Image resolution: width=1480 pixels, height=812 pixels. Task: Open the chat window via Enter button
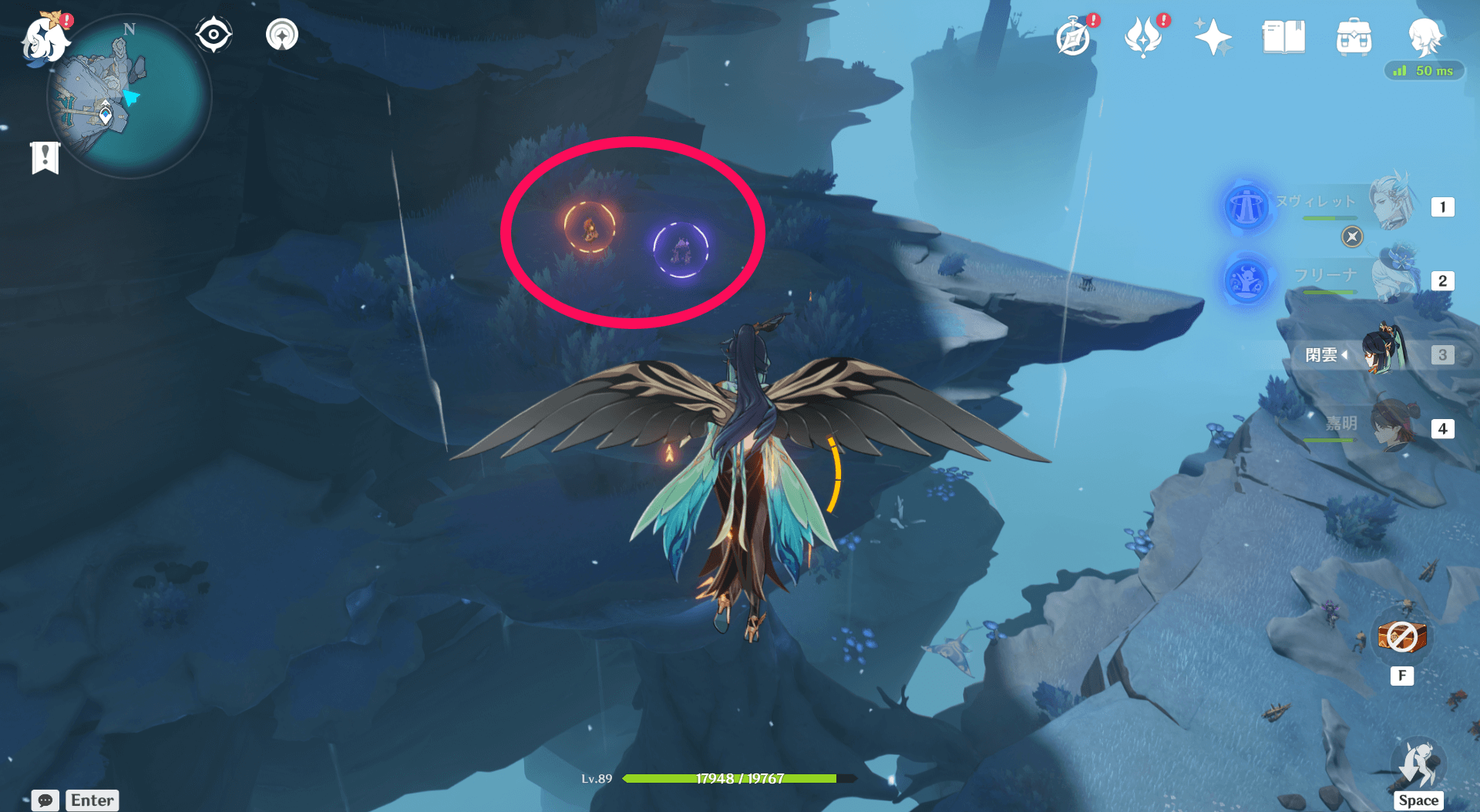(x=92, y=800)
